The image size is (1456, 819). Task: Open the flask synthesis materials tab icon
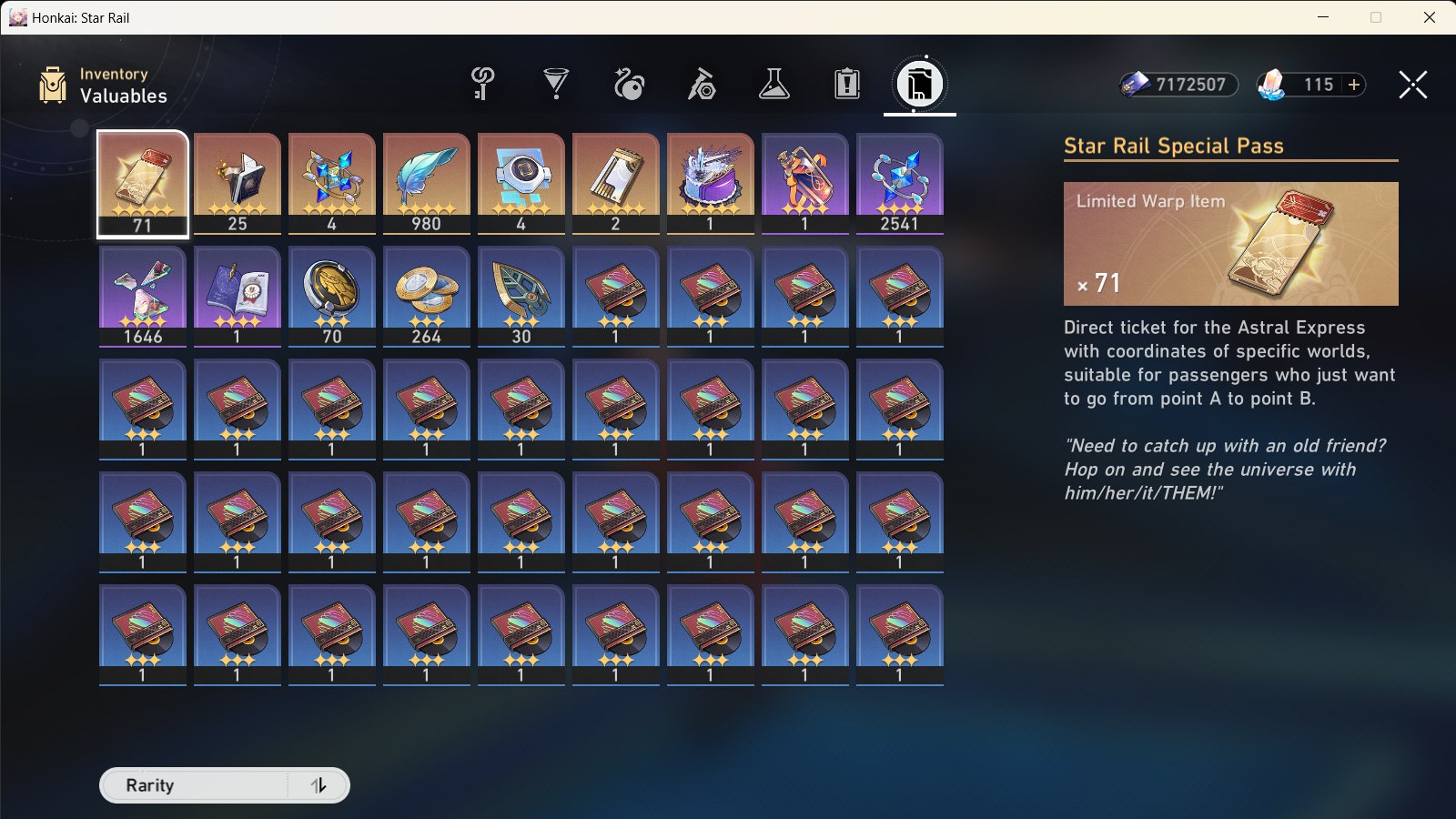773,85
